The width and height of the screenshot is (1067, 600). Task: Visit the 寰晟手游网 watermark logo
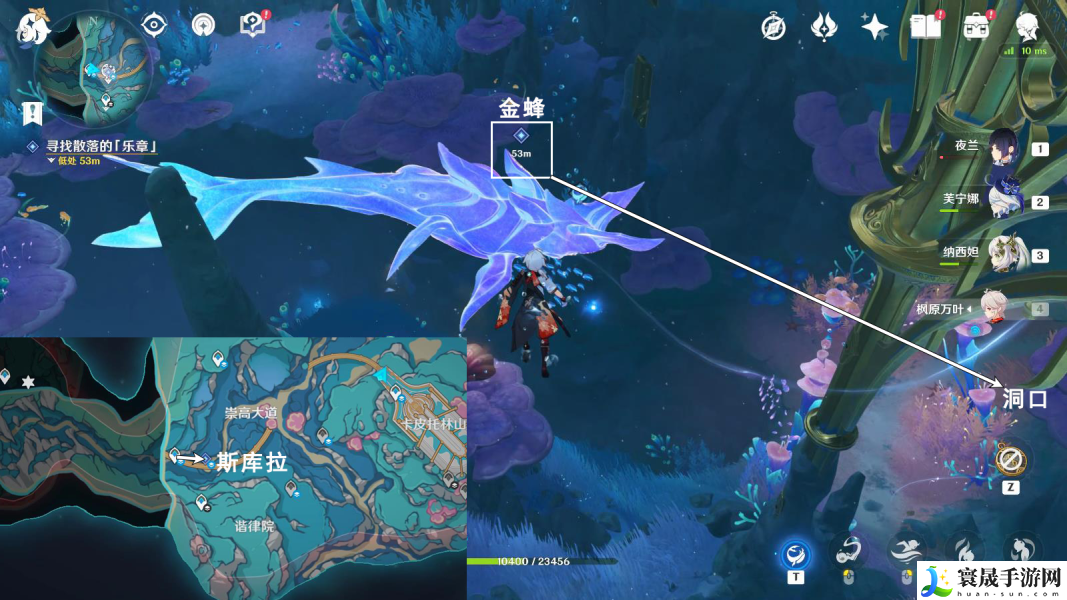pyautogui.click(x=988, y=580)
